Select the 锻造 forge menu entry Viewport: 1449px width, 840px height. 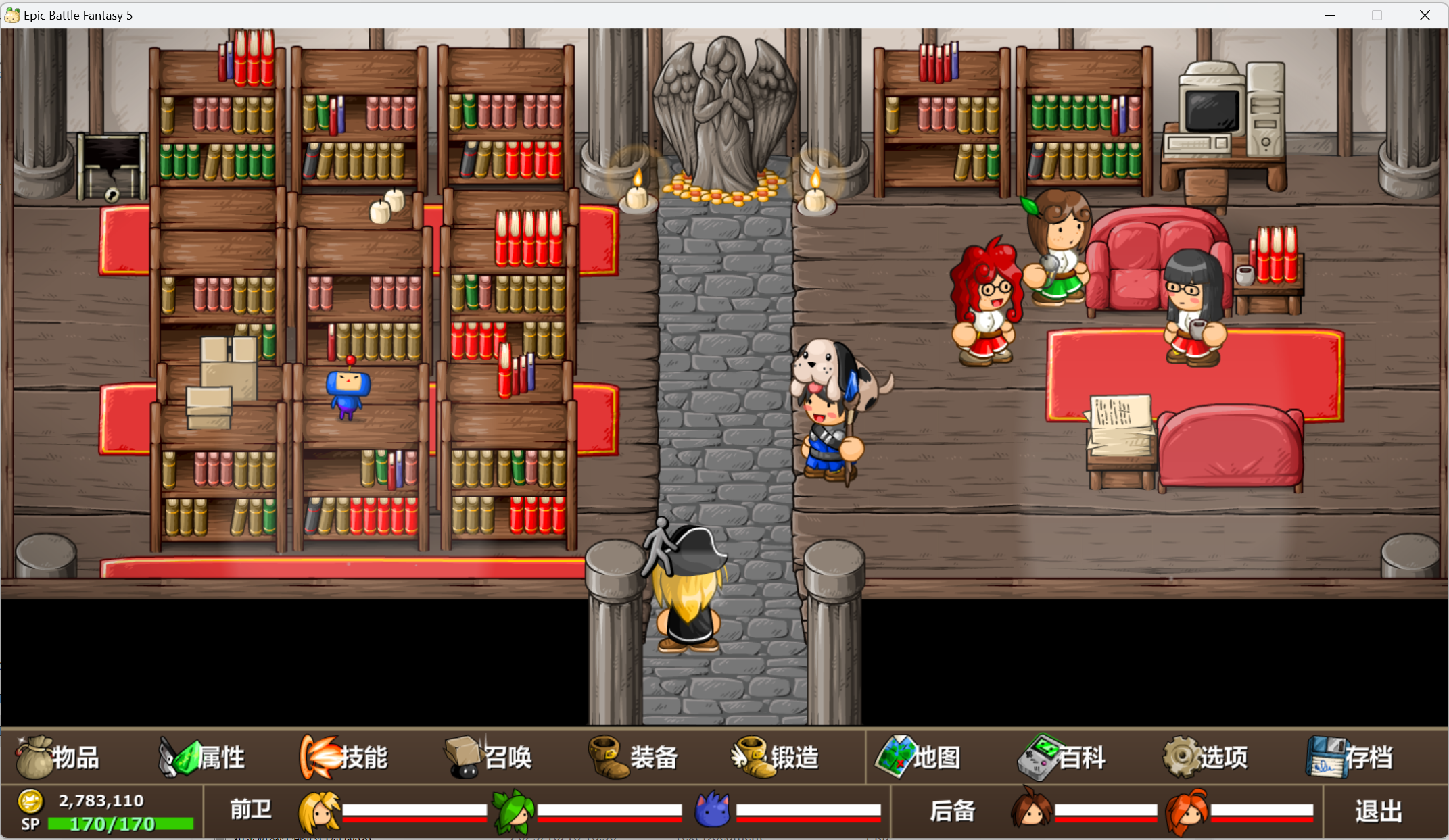778,758
